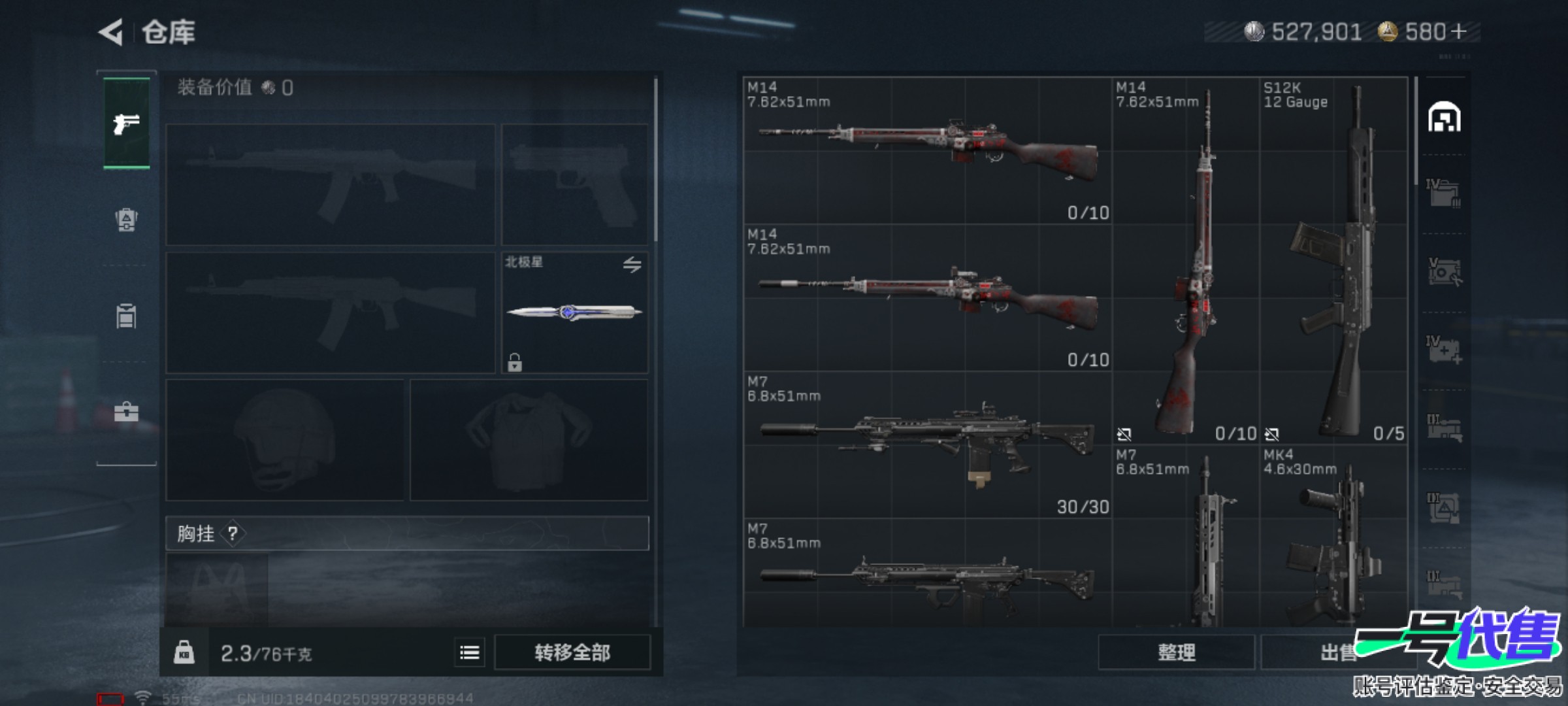
Task: Open the main stash container tab
Action: click(x=1444, y=118)
